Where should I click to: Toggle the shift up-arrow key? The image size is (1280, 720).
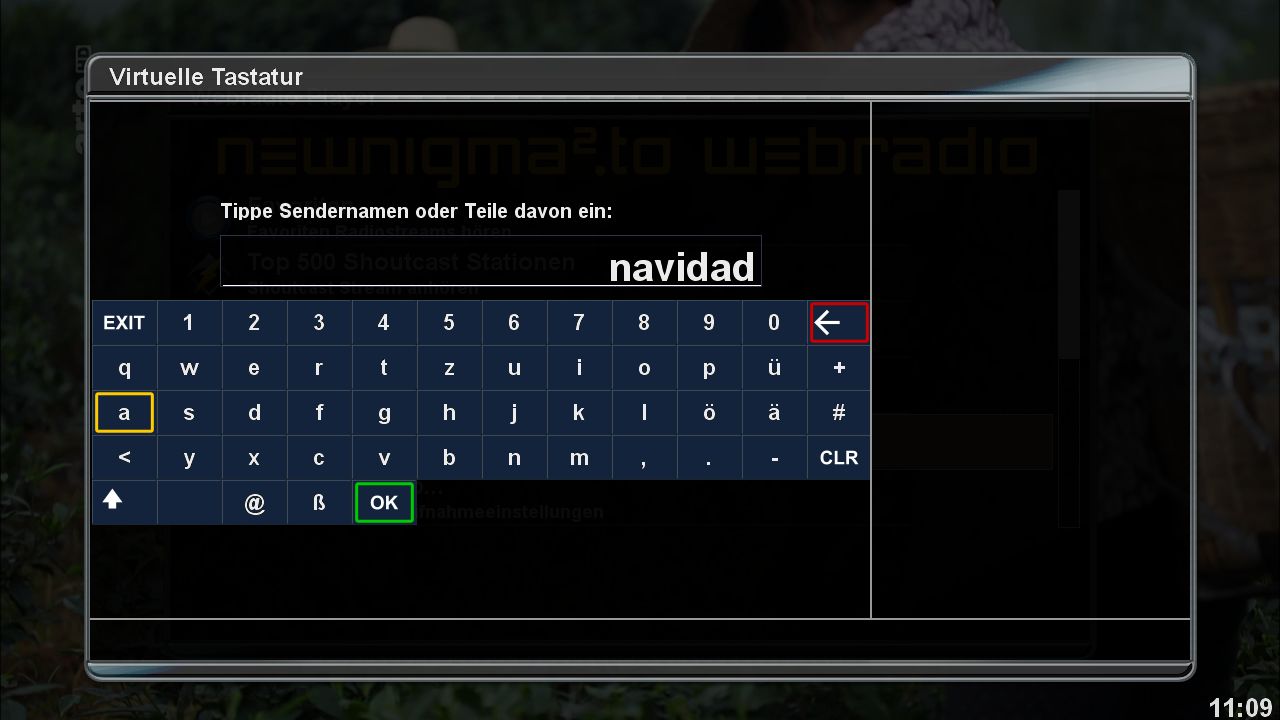(113, 501)
